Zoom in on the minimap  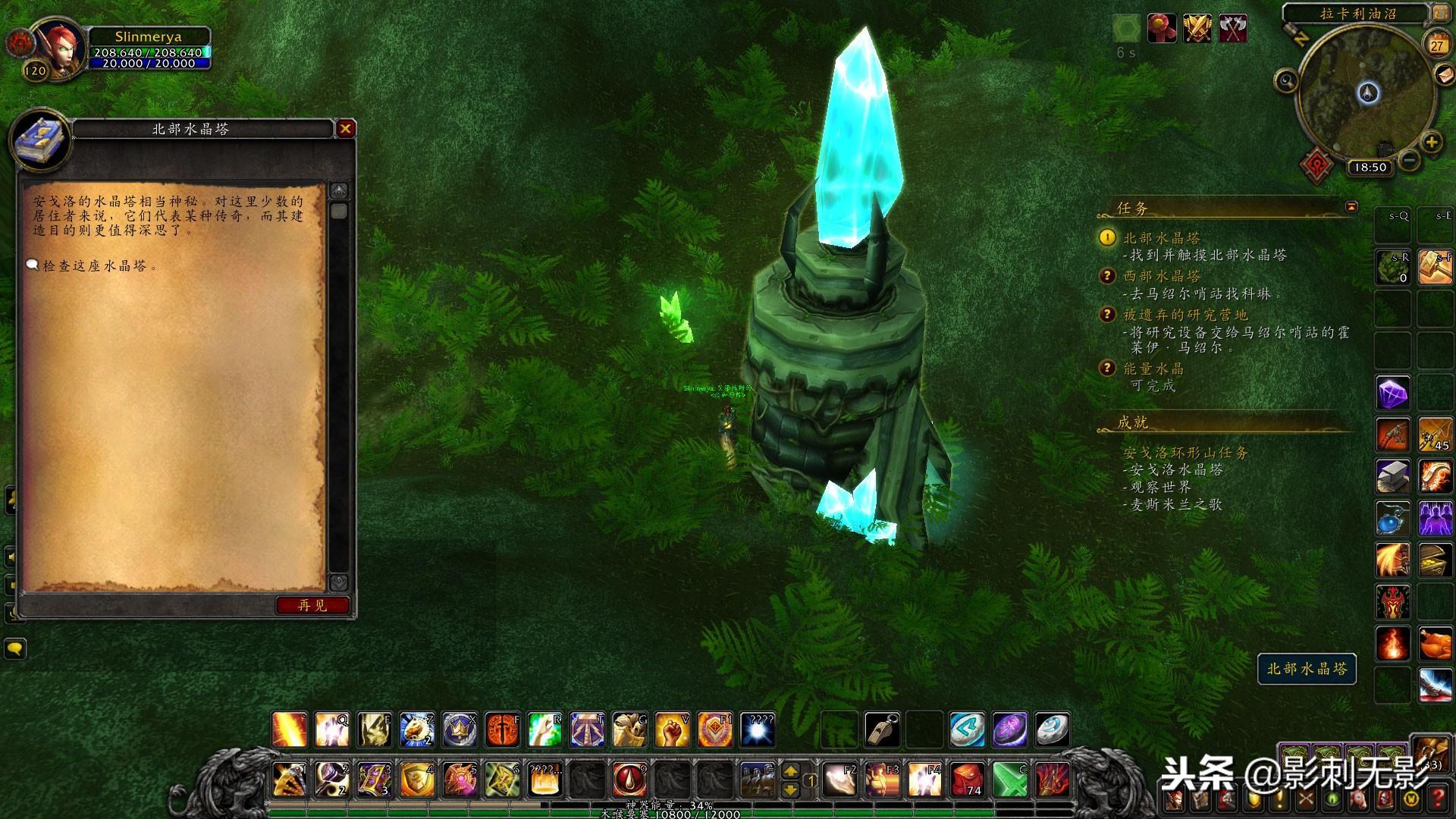tap(1431, 143)
